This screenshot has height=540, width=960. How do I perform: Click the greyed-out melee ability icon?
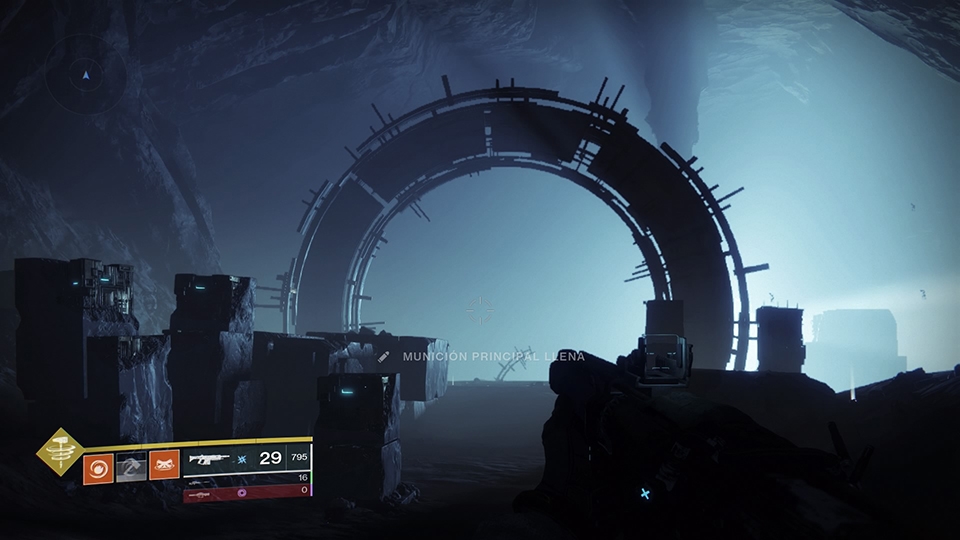click(x=131, y=466)
